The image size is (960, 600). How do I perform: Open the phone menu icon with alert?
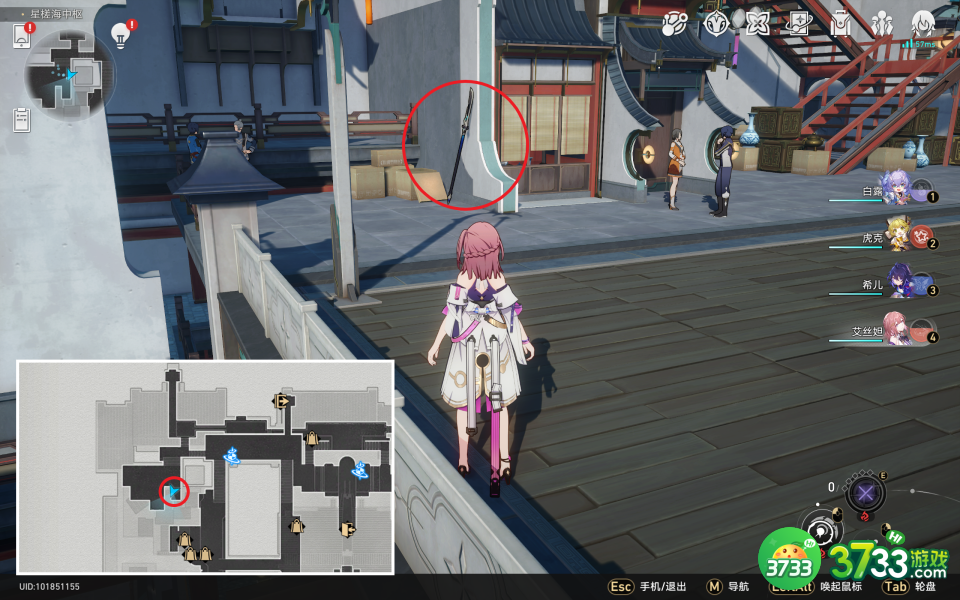(22, 36)
